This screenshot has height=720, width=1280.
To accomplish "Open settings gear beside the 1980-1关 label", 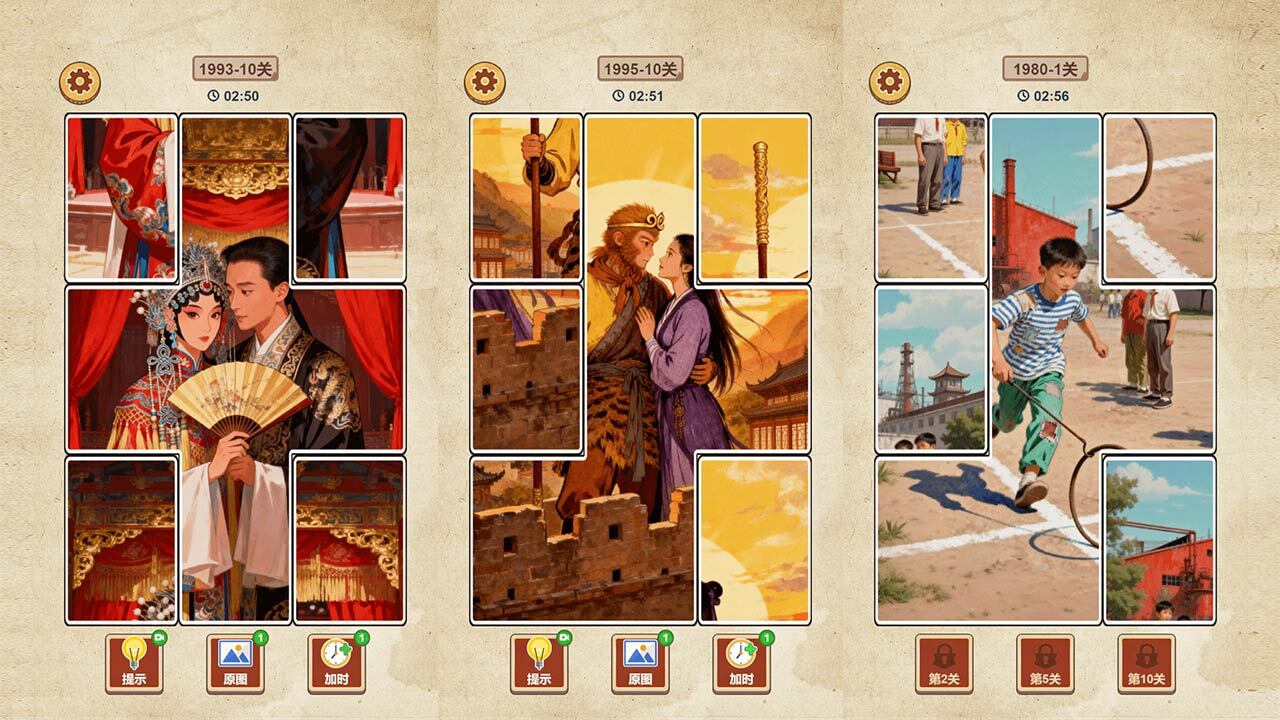I will coord(889,83).
